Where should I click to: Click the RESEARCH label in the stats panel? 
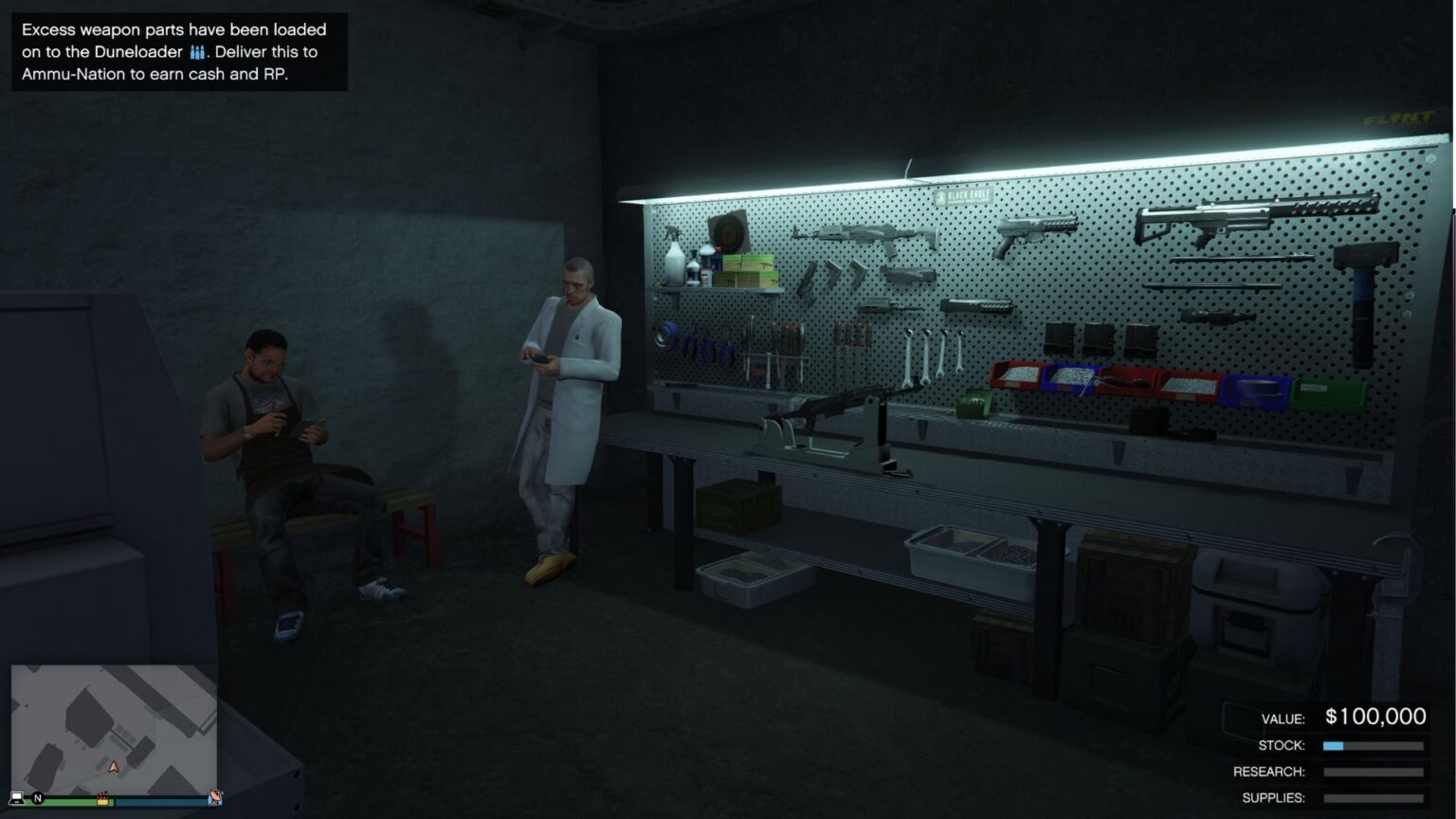tap(1268, 772)
